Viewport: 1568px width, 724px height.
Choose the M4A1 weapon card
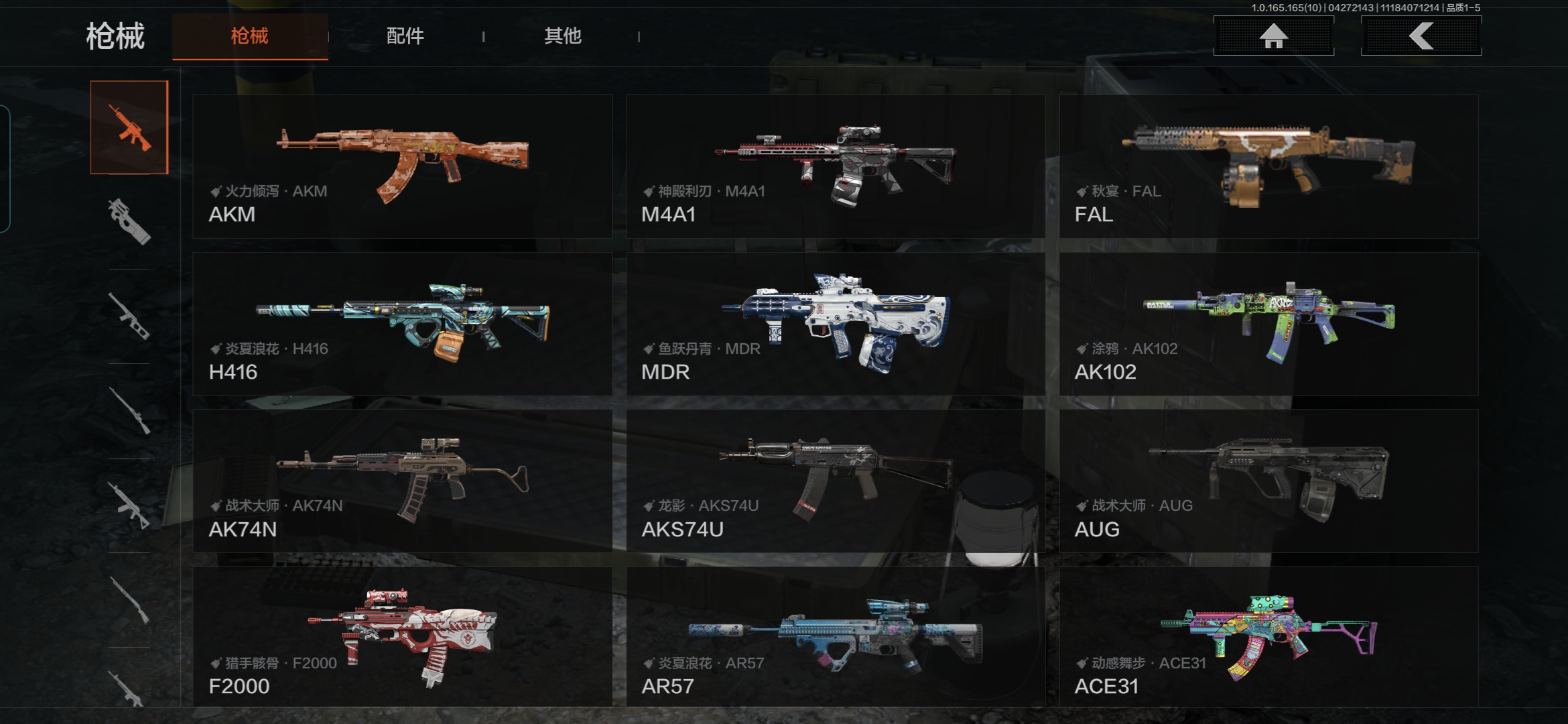(835, 166)
